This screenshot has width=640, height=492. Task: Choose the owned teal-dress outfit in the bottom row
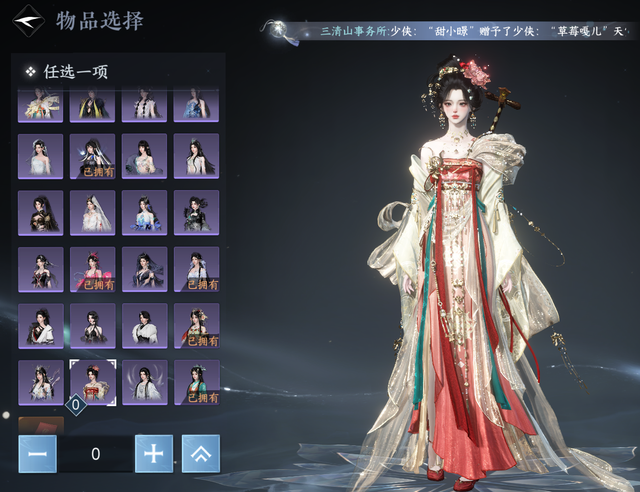pyautogui.click(x=196, y=383)
